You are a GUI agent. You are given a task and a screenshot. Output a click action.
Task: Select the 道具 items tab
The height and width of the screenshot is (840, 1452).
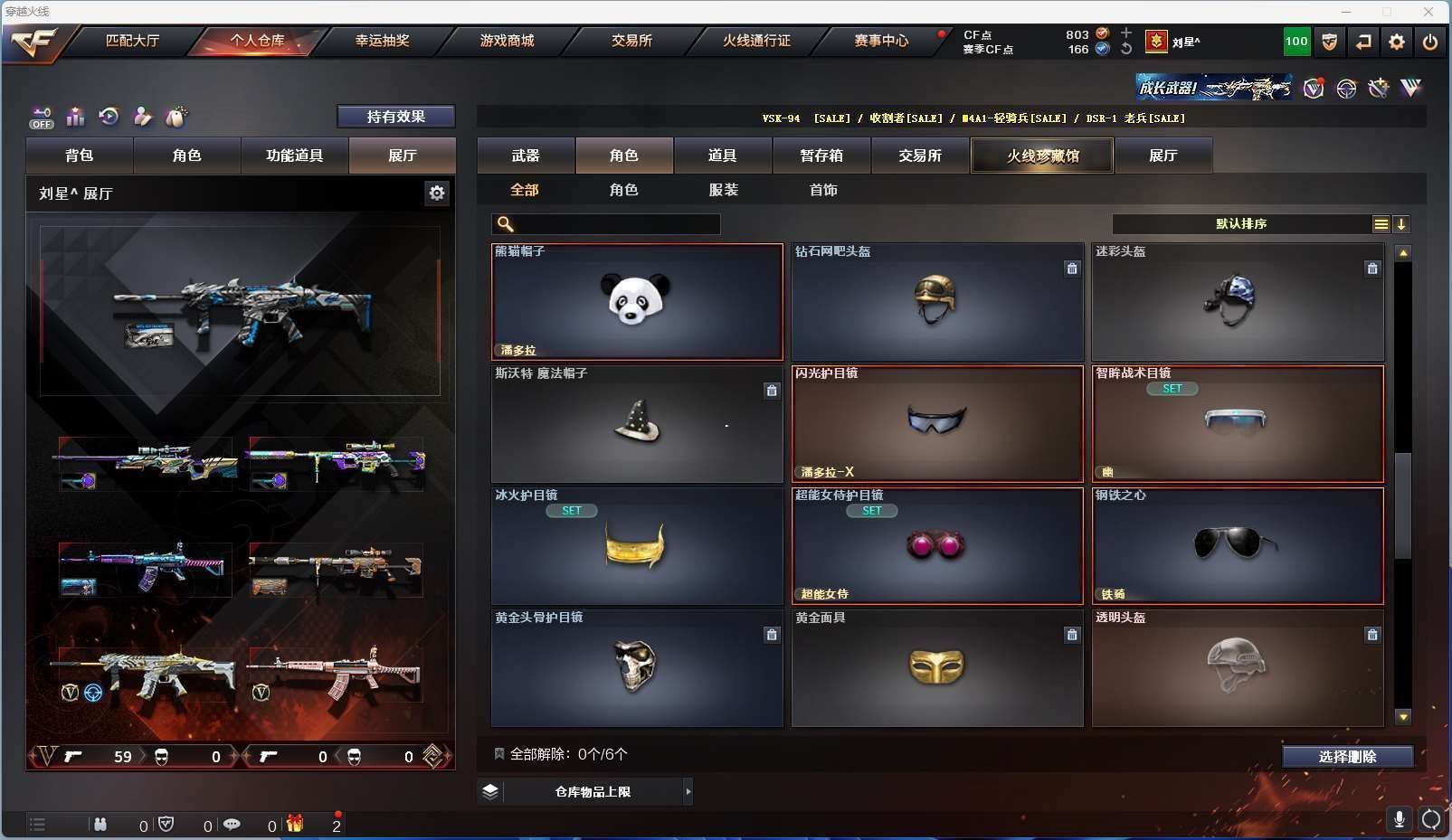[722, 156]
